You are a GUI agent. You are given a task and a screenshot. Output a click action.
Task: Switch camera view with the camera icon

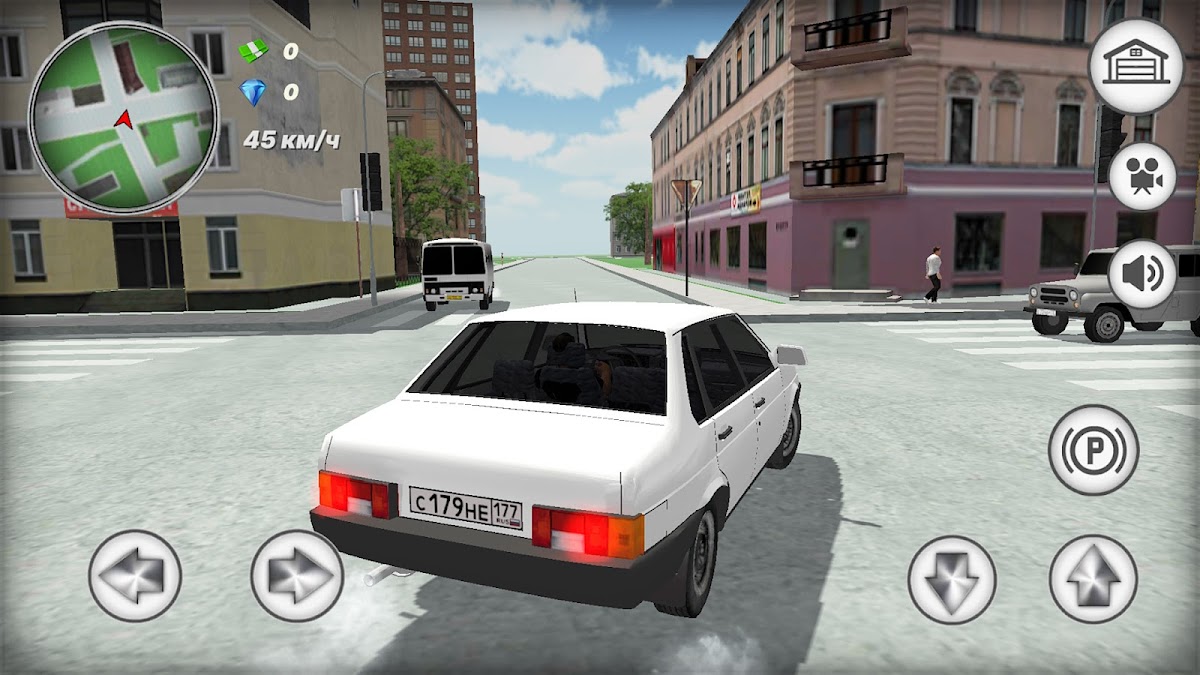coord(1142,176)
